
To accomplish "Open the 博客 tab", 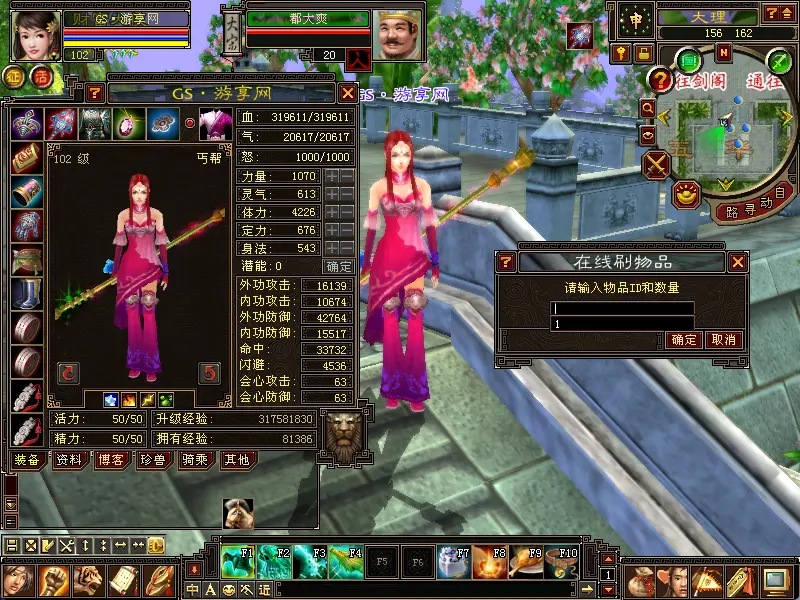I will pyautogui.click(x=110, y=460).
